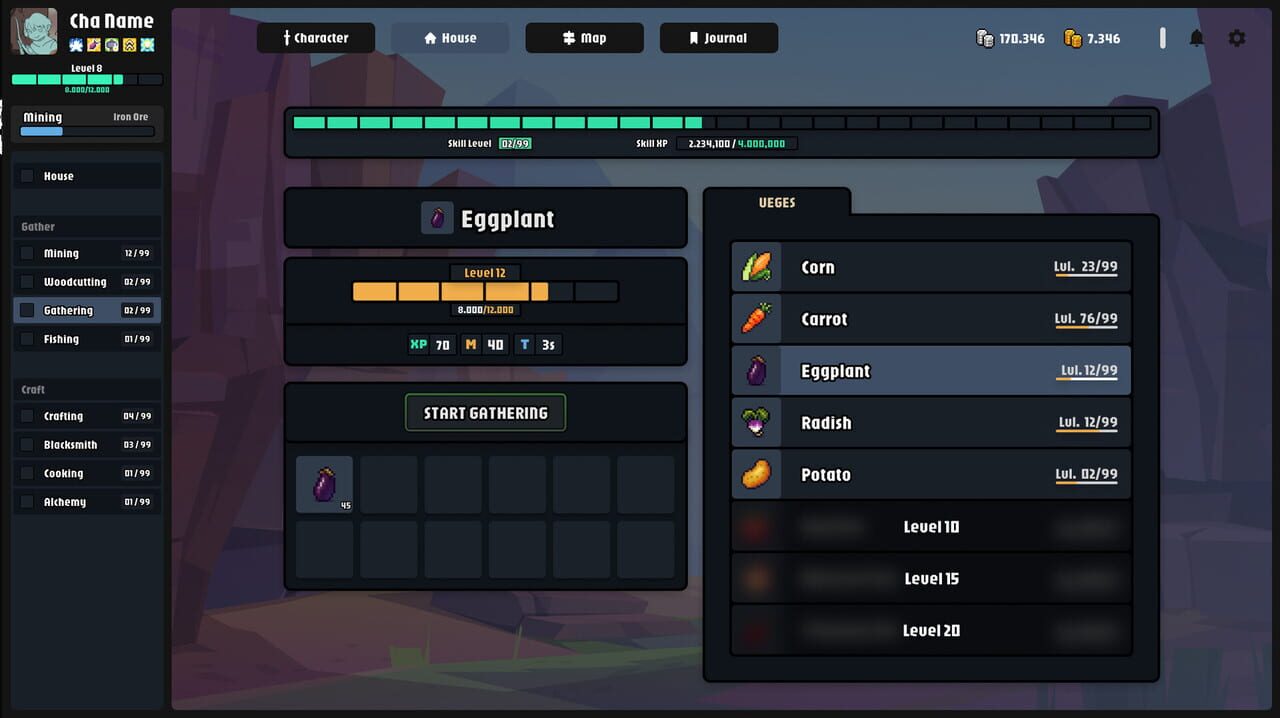Image resolution: width=1280 pixels, height=718 pixels.
Task: Open the settings gear
Action: click(x=1237, y=38)
